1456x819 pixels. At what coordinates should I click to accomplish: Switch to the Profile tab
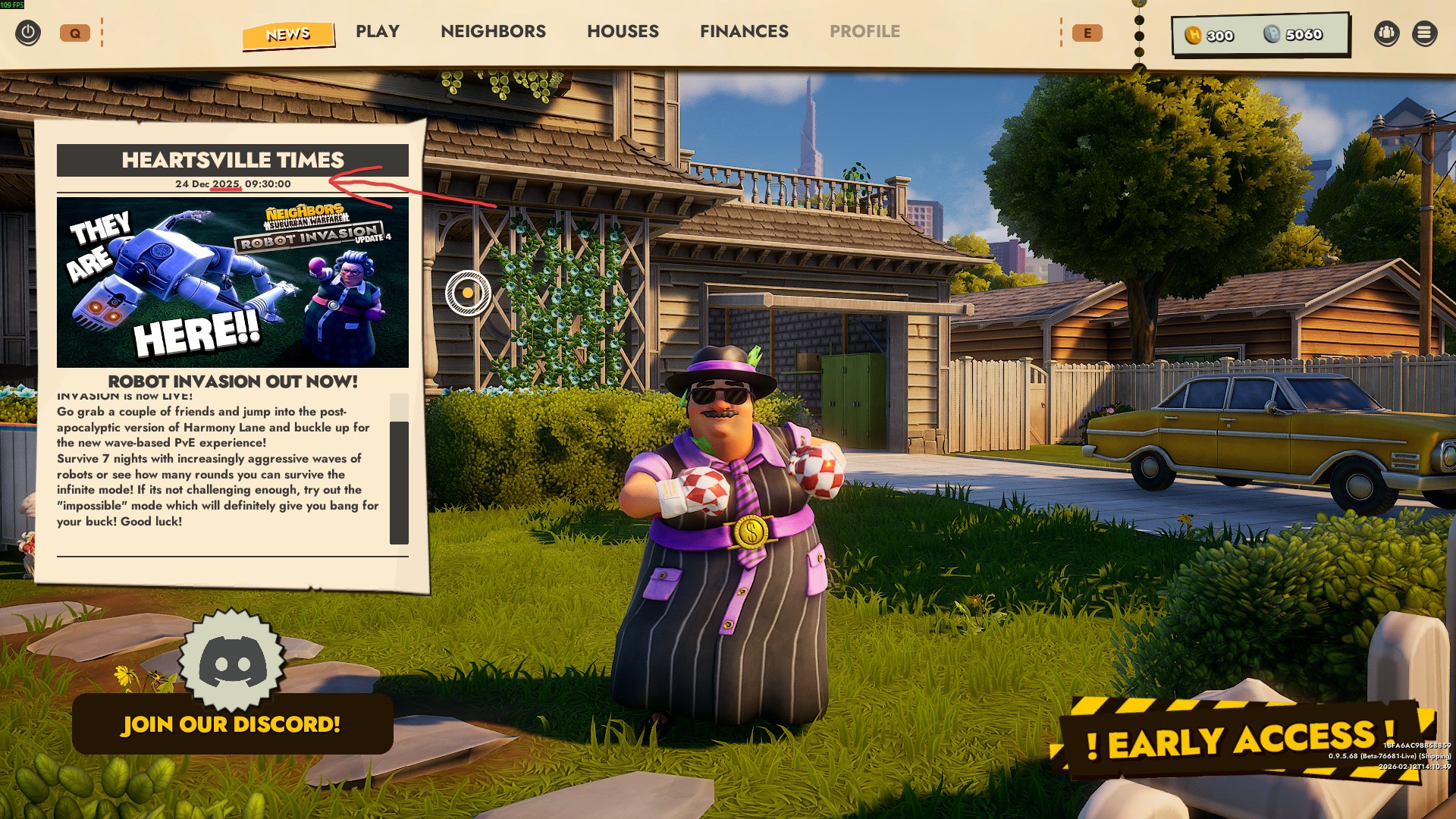coord(864,32)
